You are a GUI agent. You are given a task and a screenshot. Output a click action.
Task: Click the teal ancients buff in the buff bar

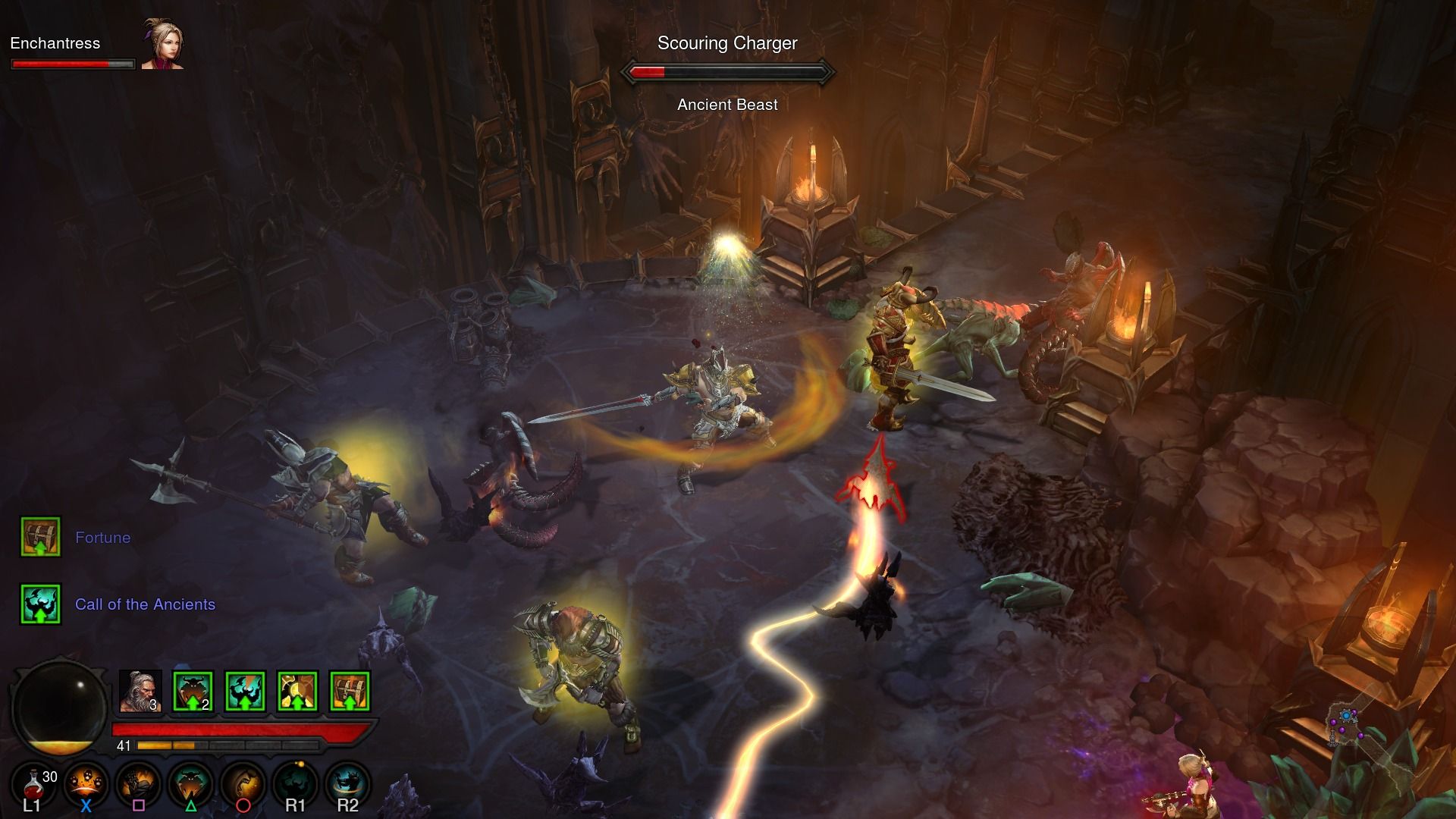(x=245, y=692)
